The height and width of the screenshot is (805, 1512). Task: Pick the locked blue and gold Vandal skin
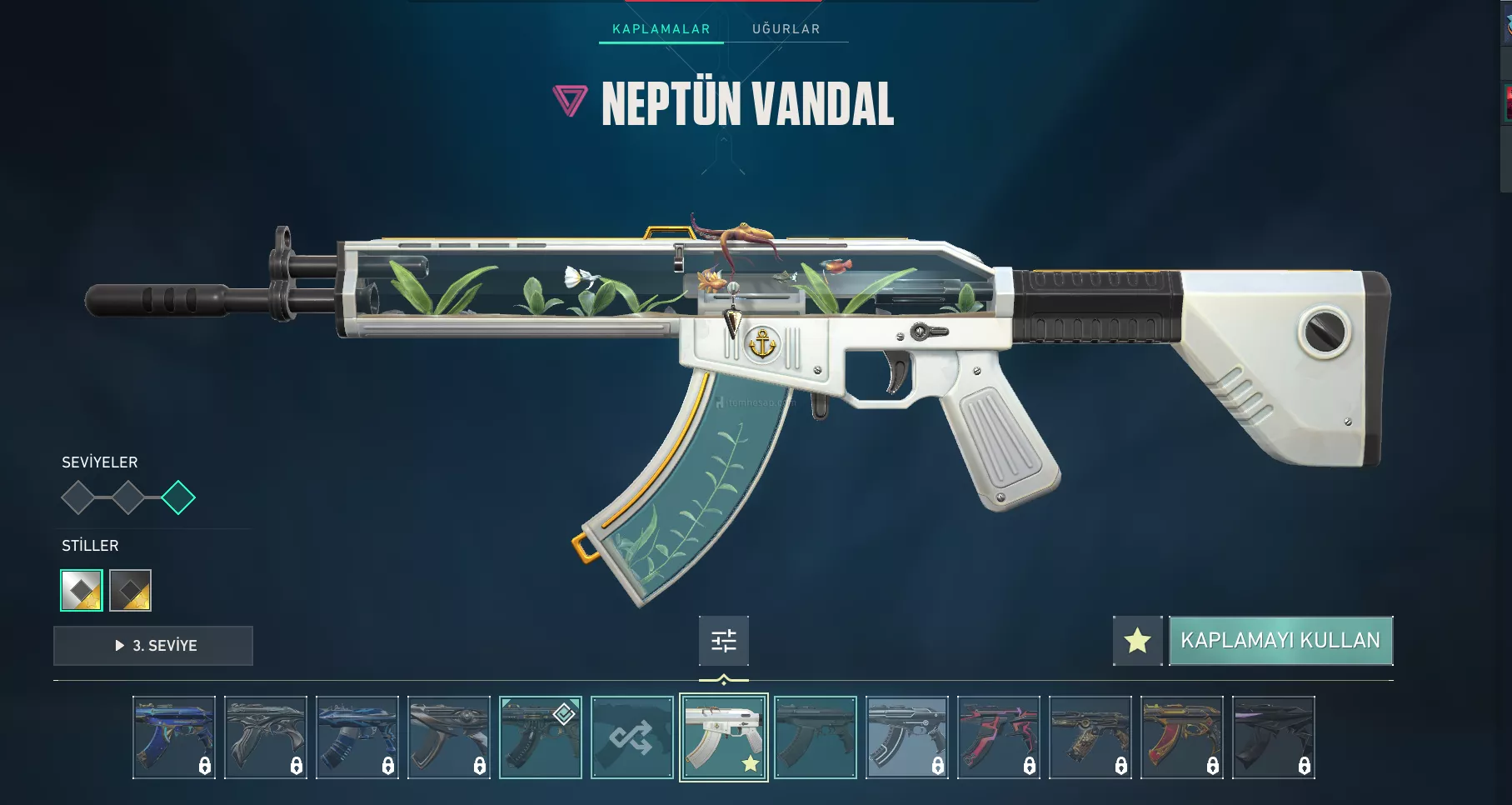pyautogui.click(x=173, y=737)
